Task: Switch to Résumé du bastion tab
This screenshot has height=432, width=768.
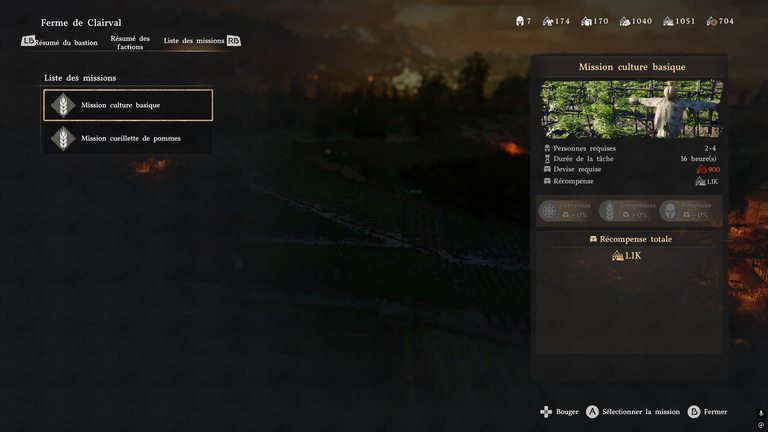Action: (66, 43)
